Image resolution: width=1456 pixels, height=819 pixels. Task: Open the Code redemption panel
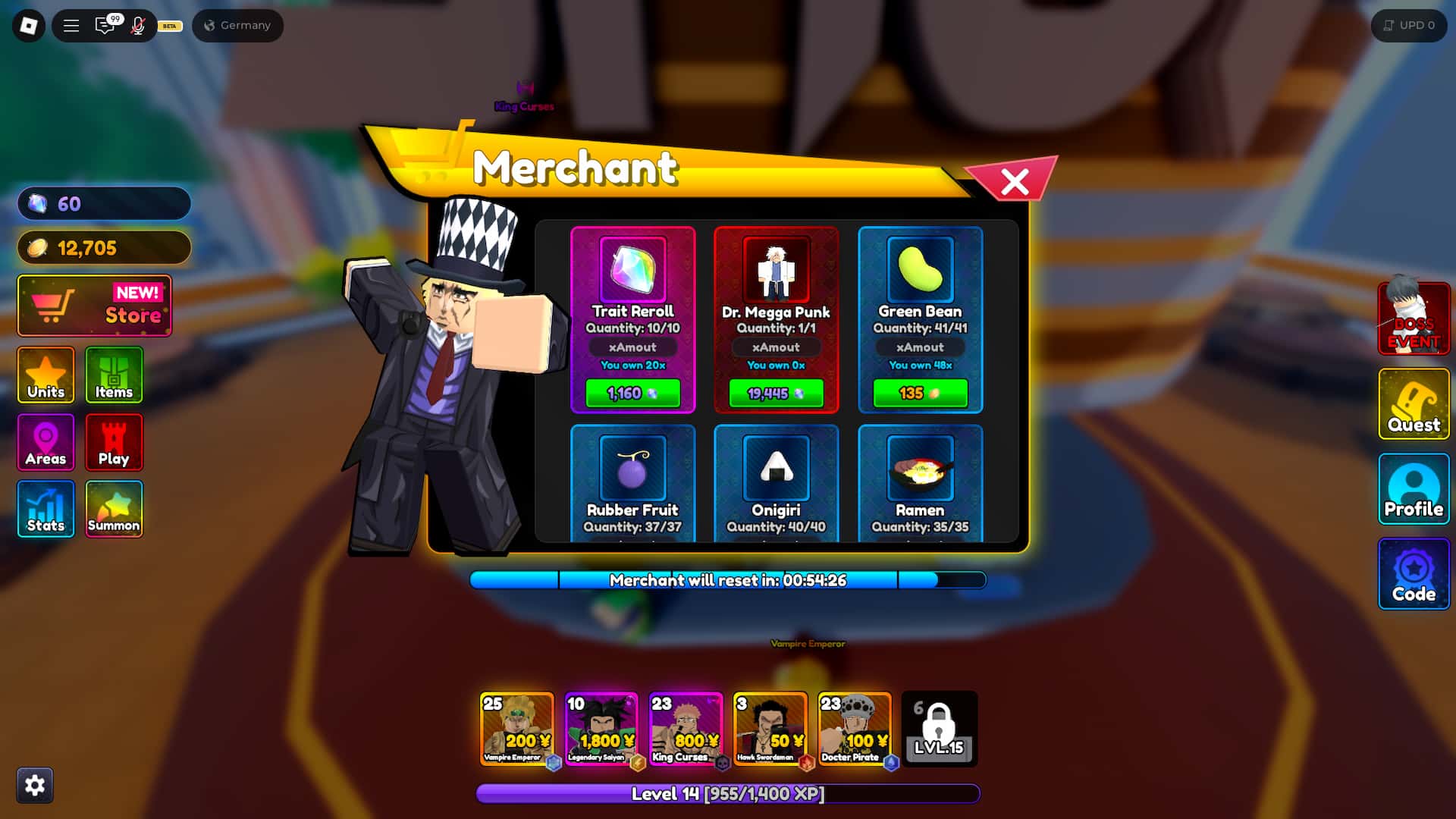[x=1414, y=574]
